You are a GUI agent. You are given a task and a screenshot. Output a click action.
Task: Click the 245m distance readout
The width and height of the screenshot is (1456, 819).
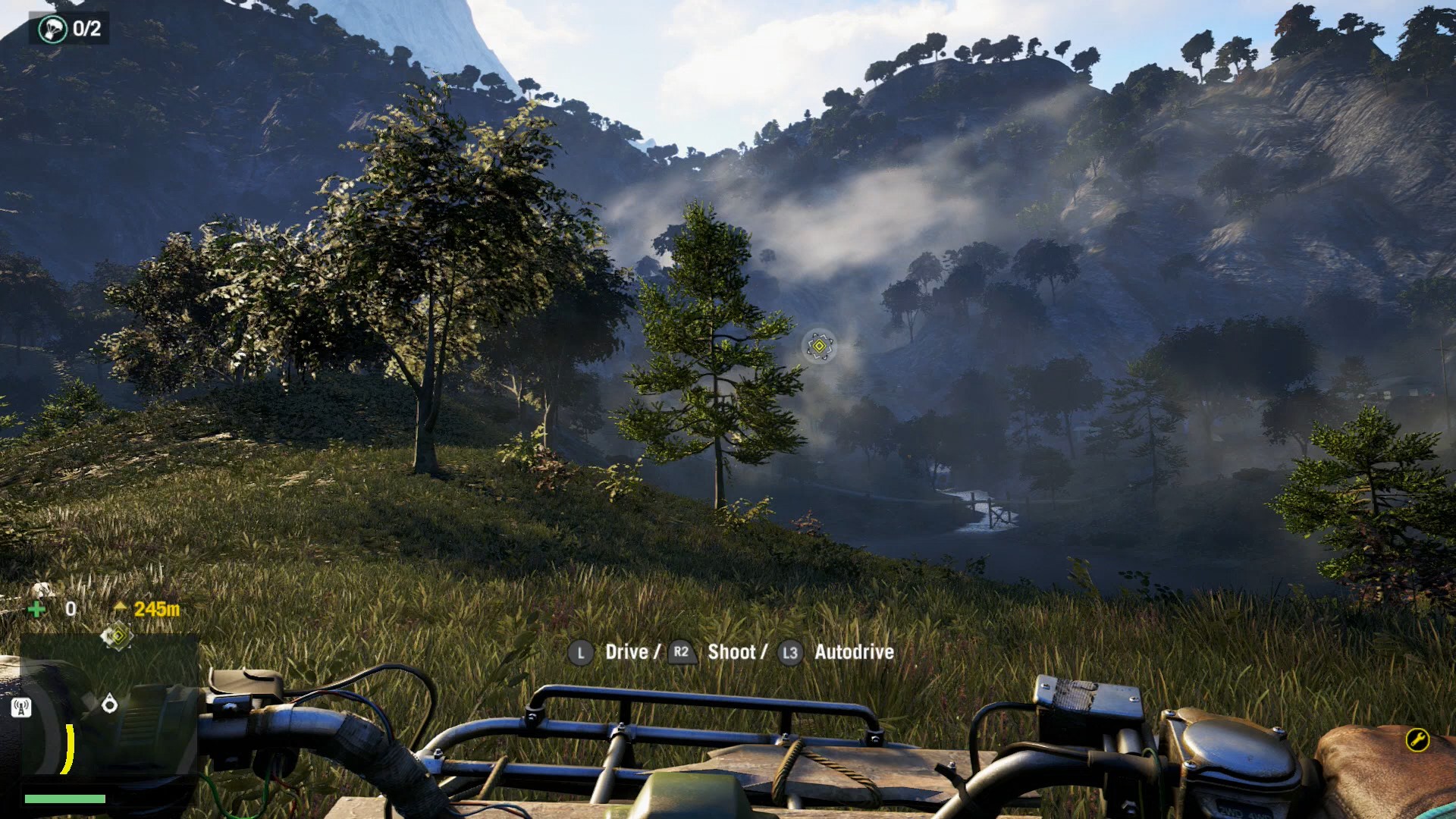click(157, 608)
